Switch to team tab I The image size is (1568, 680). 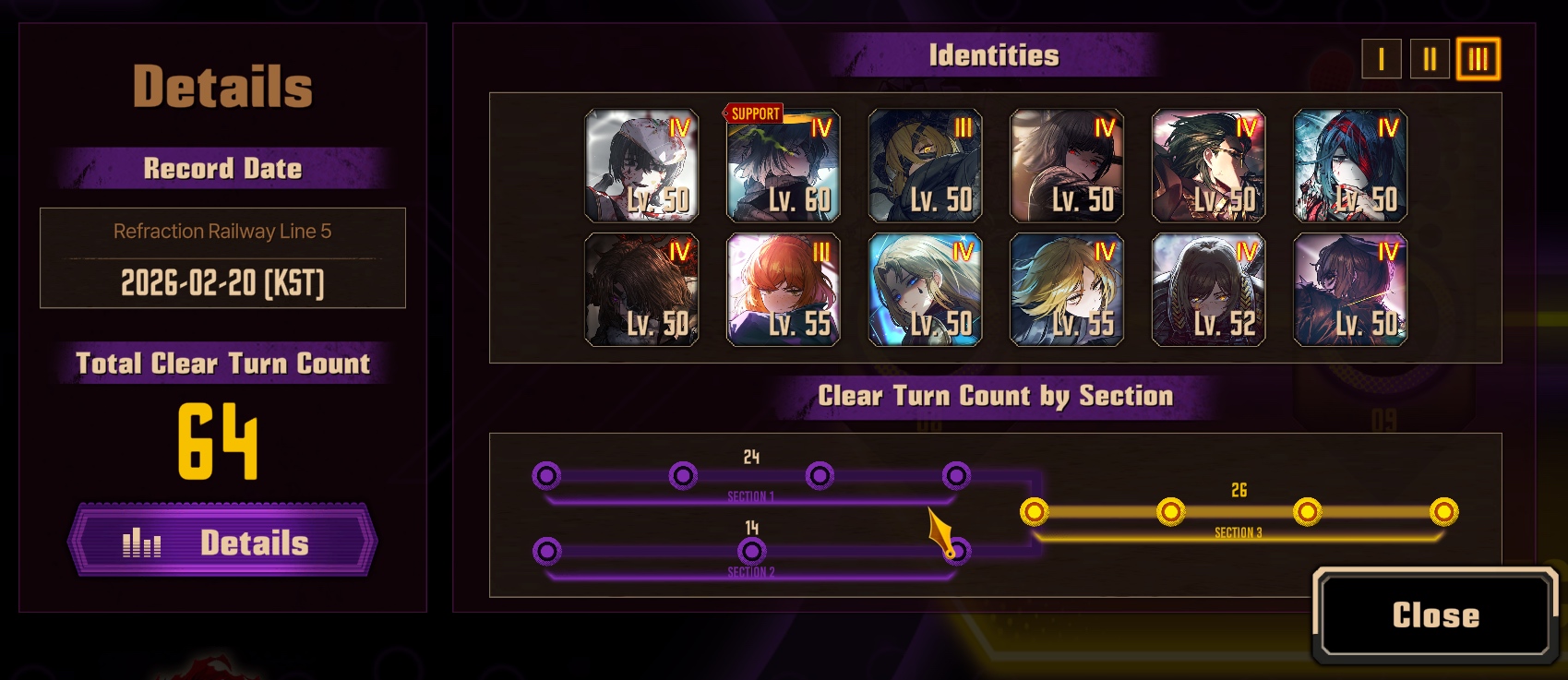1381,59
